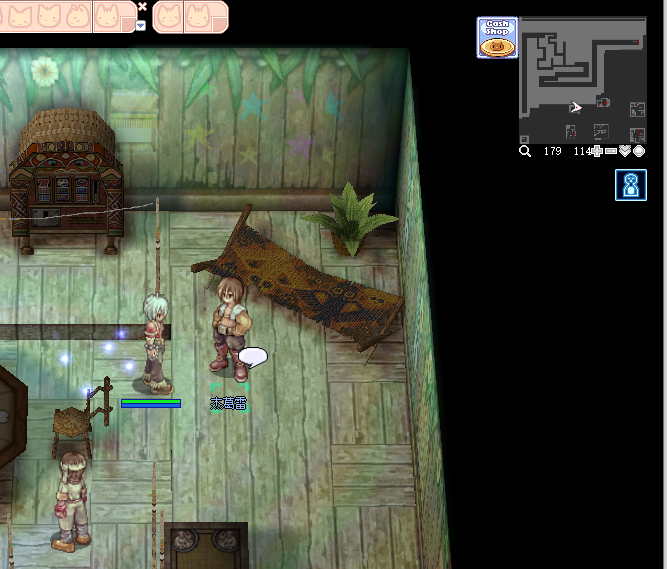Expand the cat bar's blue dropdown arrow
Image resolution: width=667 pixels, height=569 pixels.
[x=141, y=25]
